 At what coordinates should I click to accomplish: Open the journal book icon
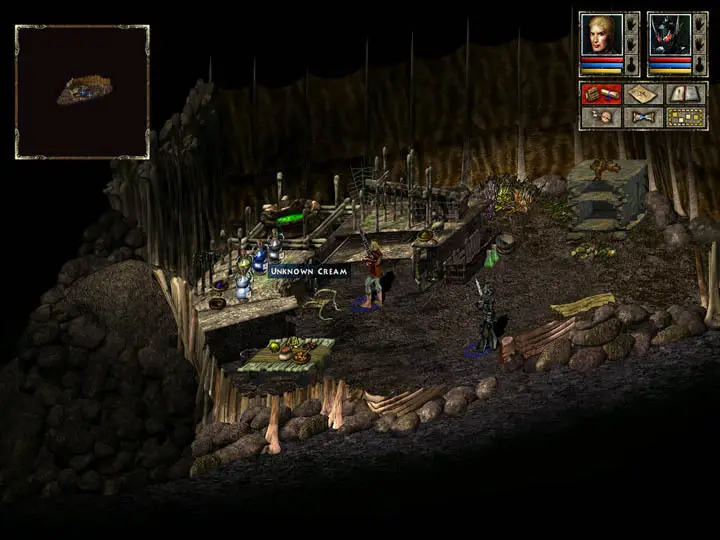[685, 94]
